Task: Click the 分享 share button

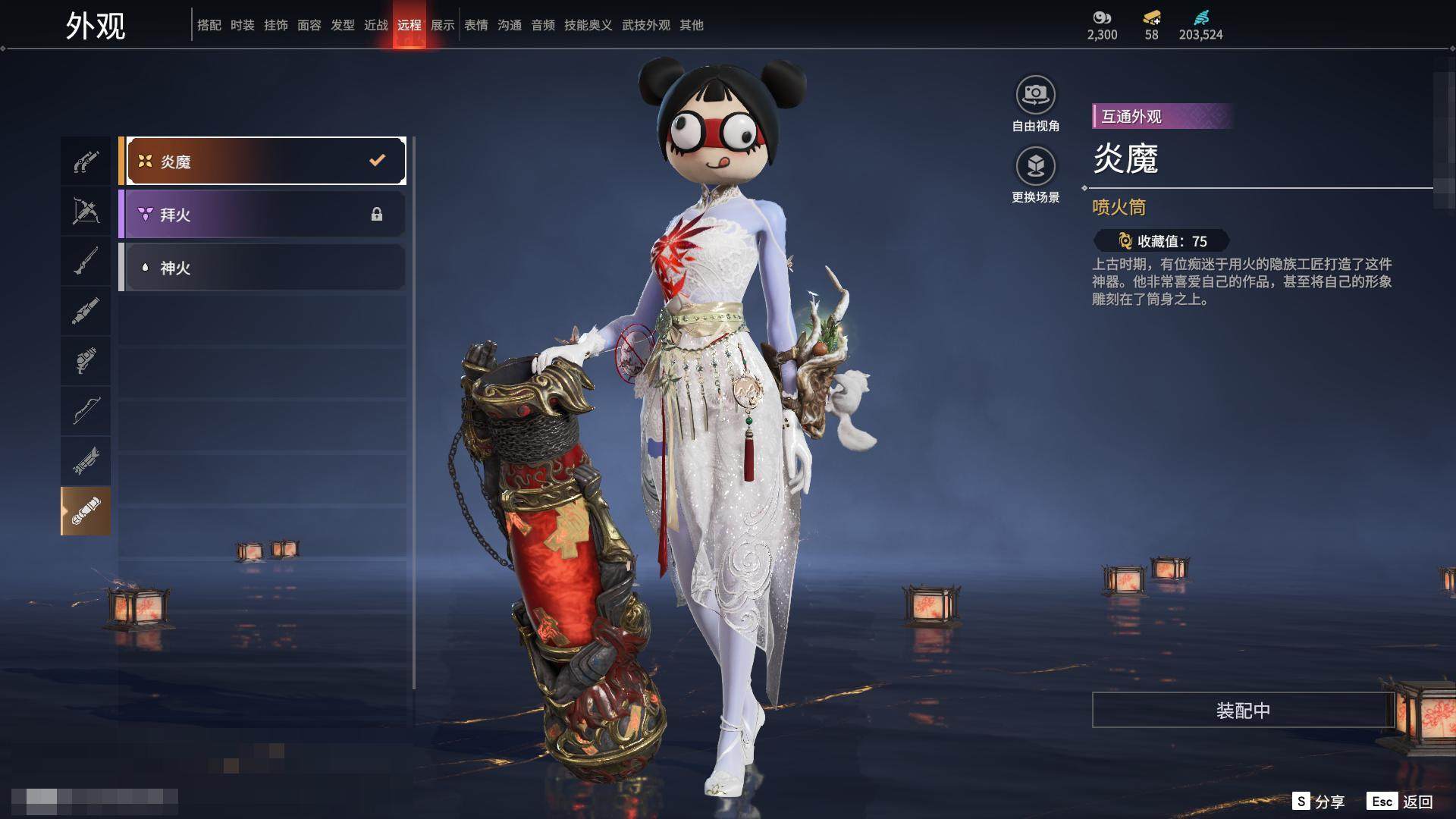Action: click(x=1319, y=802)
